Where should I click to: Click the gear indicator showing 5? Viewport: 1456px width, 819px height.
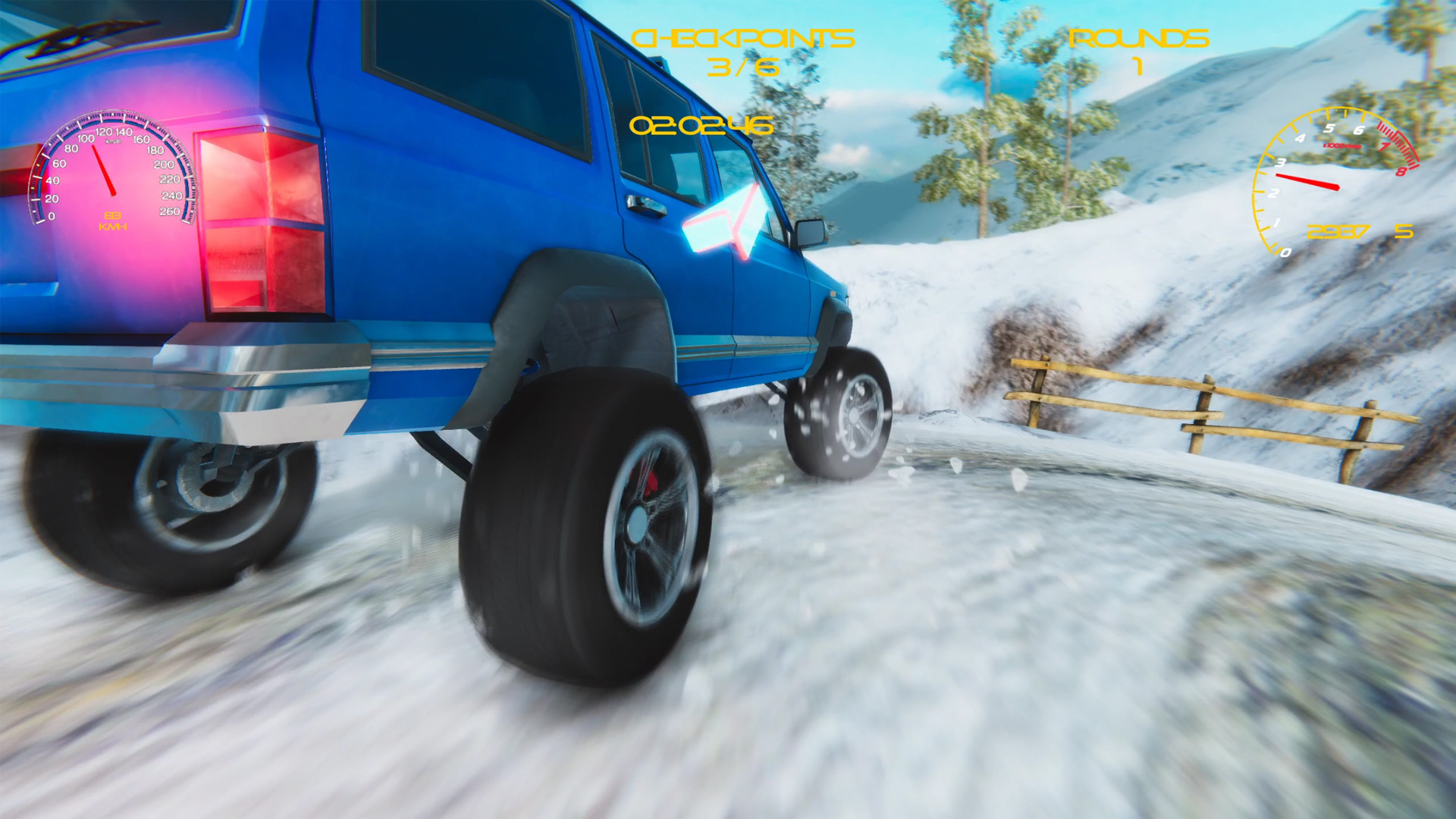1404,231
